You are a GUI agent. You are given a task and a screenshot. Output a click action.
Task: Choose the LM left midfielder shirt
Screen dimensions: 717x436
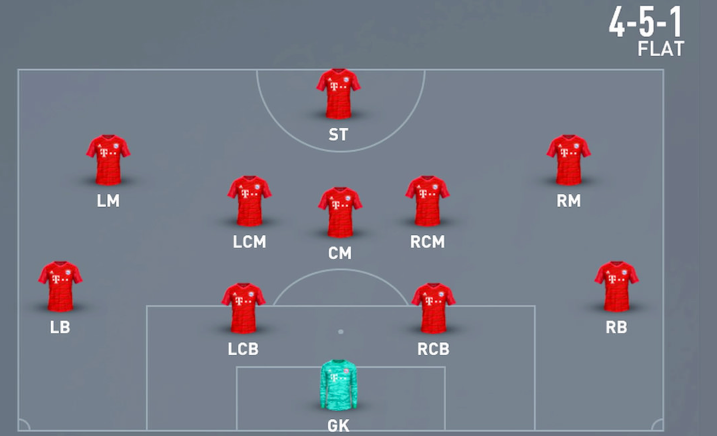(x=108, y=159)
